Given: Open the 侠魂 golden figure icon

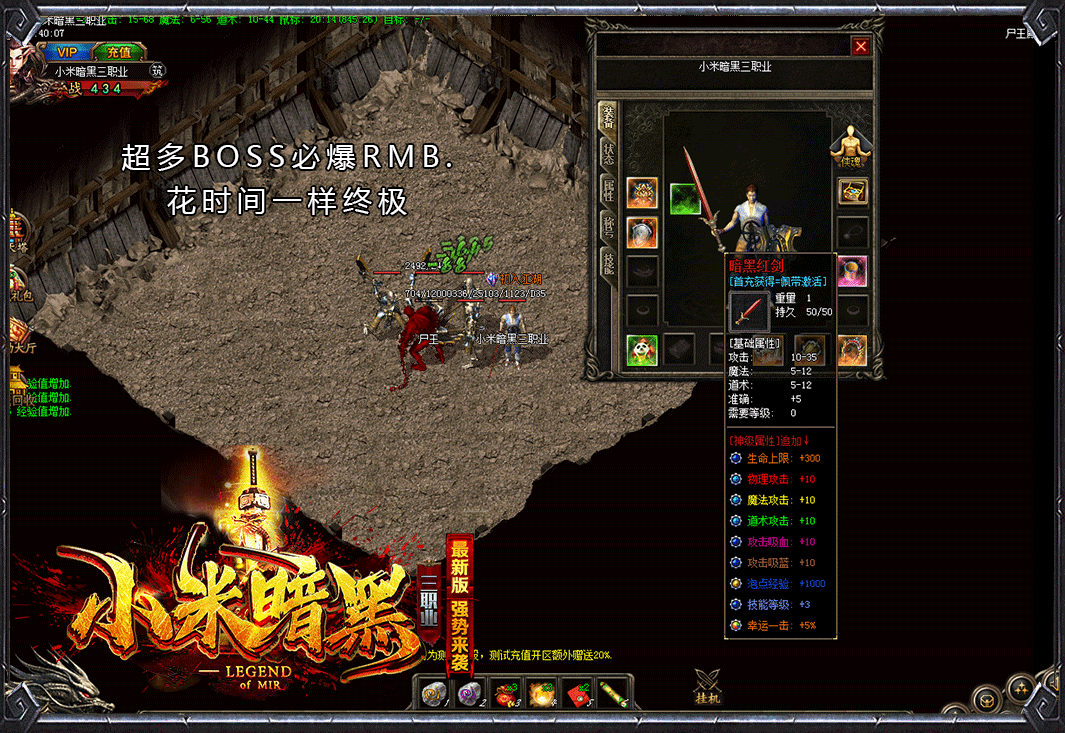Looking at the screenshot, I should (851, 146).
